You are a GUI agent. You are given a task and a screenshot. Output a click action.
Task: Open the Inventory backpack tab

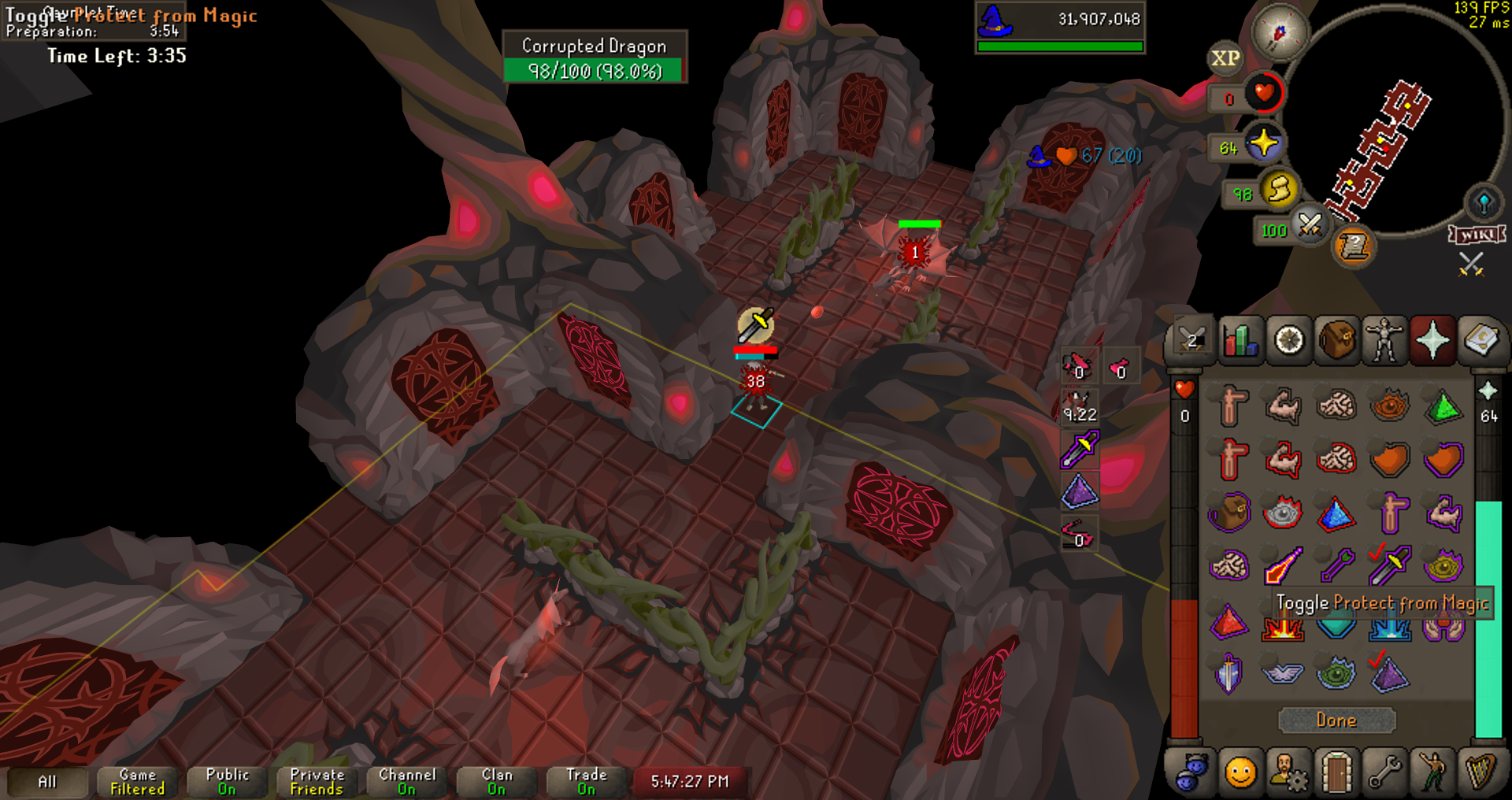(1337, 341)
